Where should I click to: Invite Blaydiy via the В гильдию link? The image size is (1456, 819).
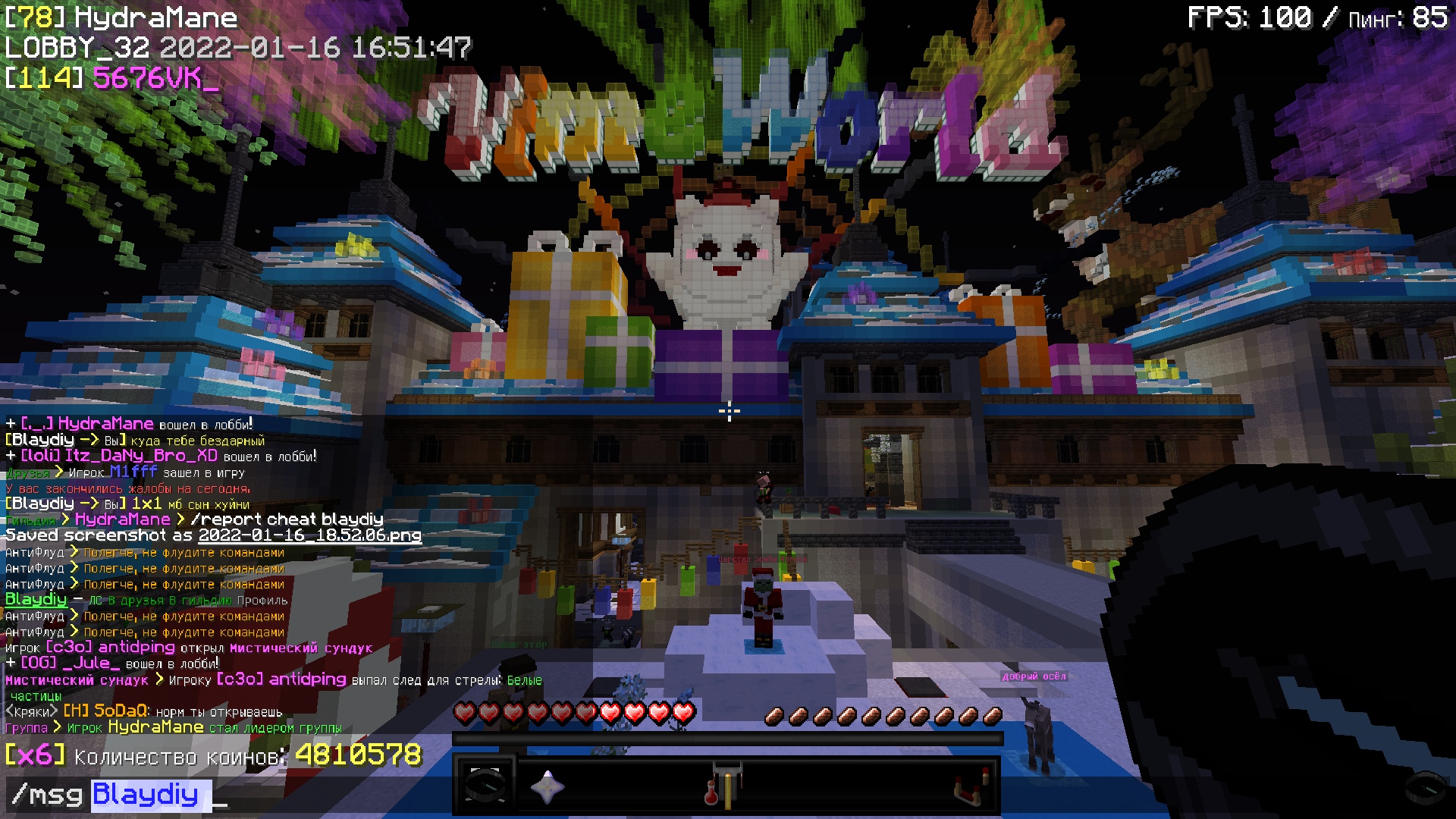coord(200,601)
